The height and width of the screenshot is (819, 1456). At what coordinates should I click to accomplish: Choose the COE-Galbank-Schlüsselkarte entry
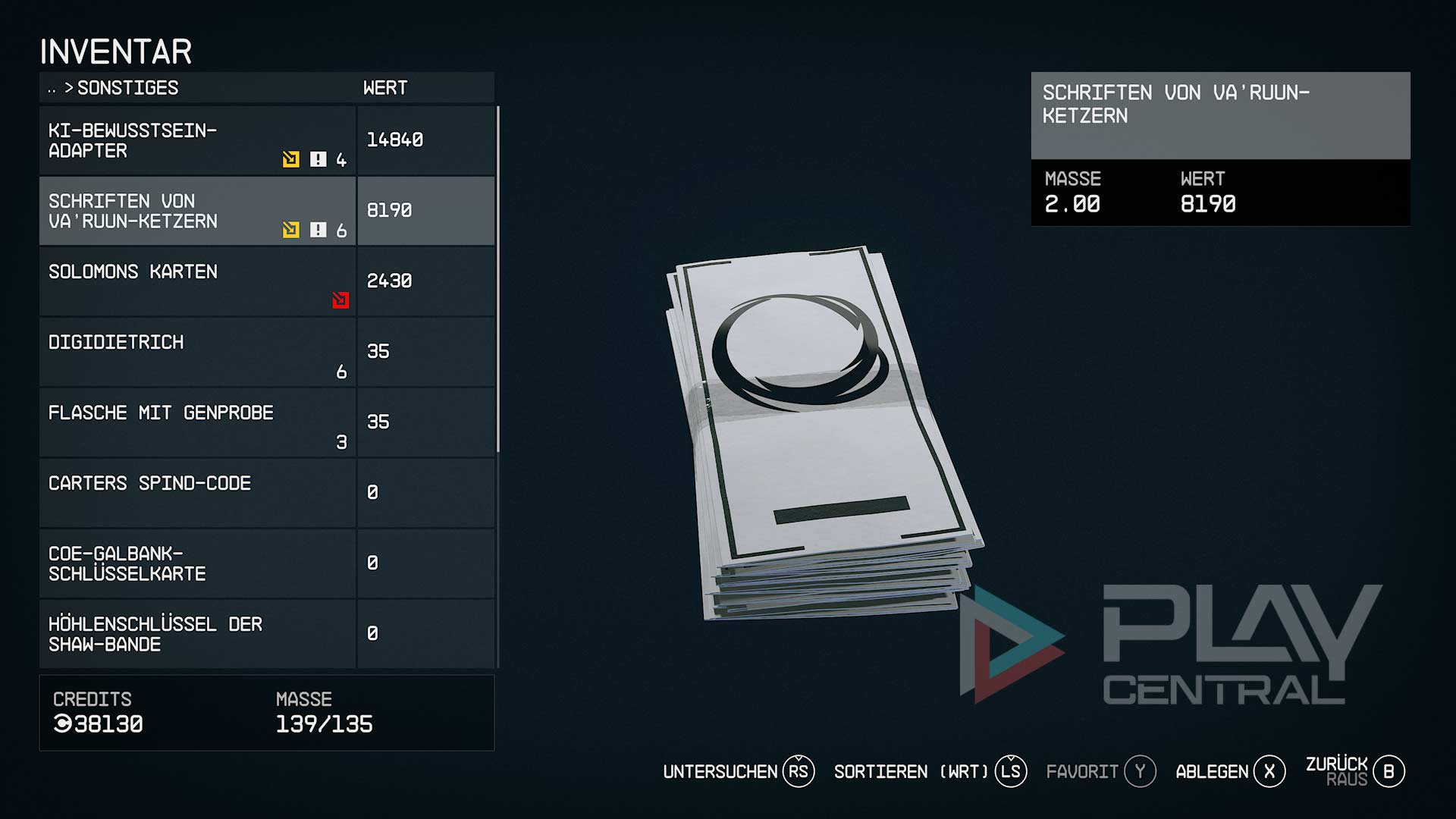tap(197, 563)
